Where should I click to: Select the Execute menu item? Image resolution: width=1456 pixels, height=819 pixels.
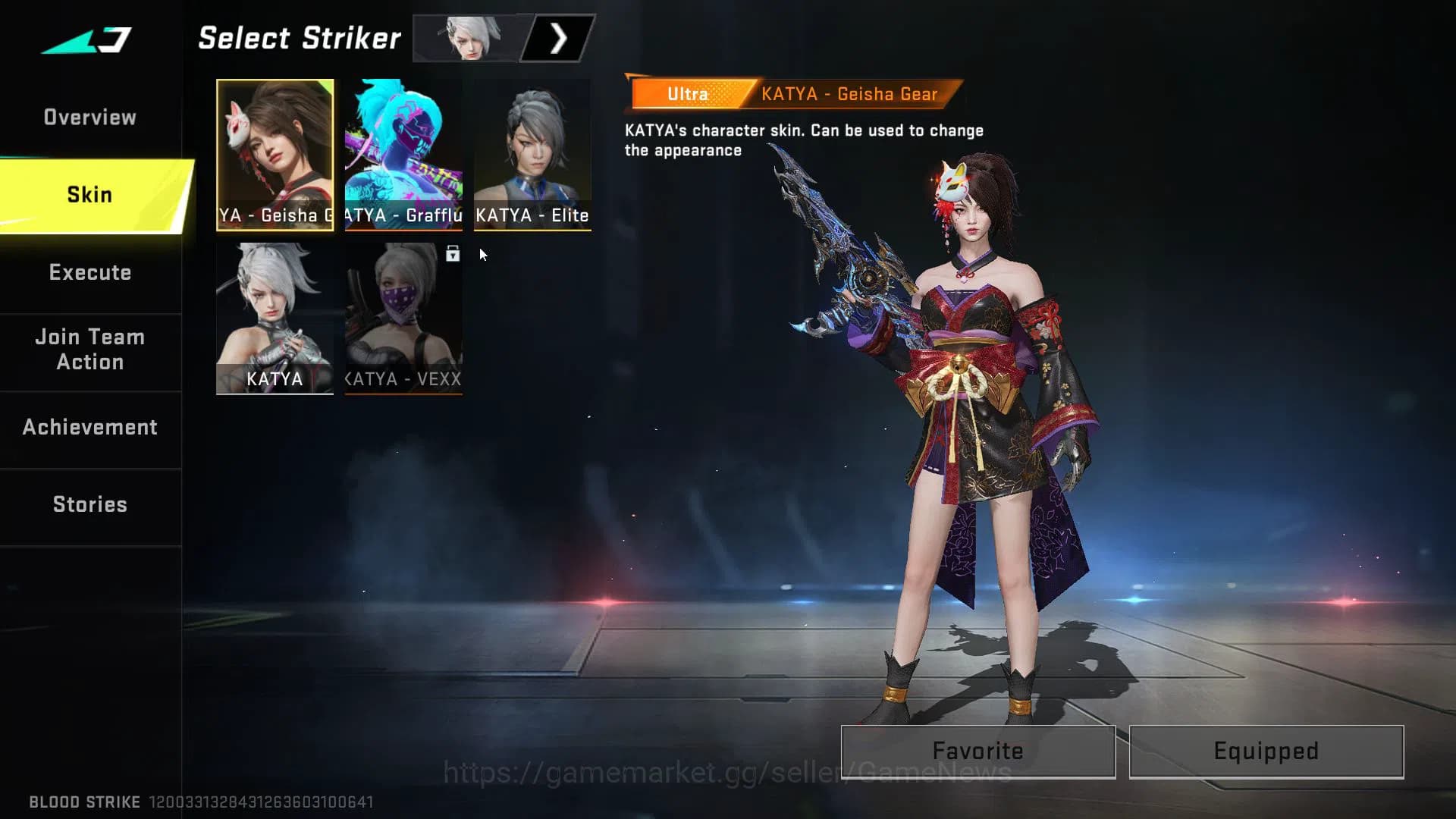90,272
